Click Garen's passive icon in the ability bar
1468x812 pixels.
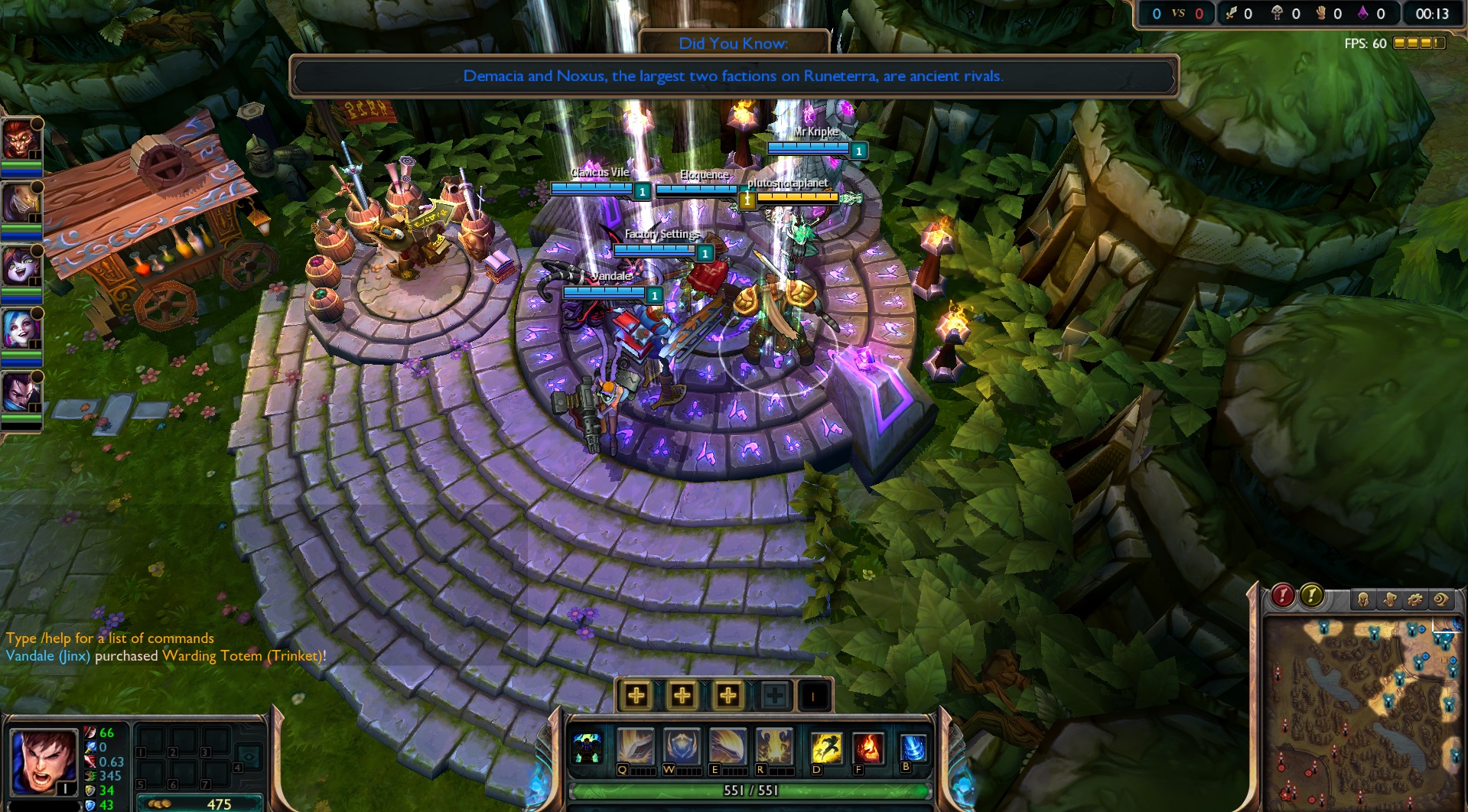pos(588,745)
